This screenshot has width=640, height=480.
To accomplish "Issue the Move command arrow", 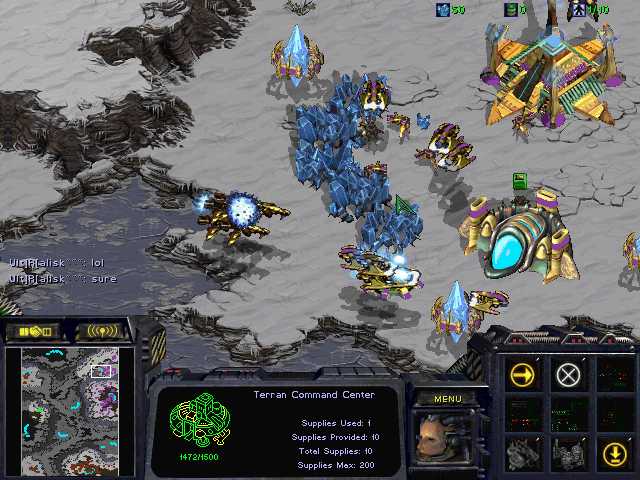I will tap(523, 375).
